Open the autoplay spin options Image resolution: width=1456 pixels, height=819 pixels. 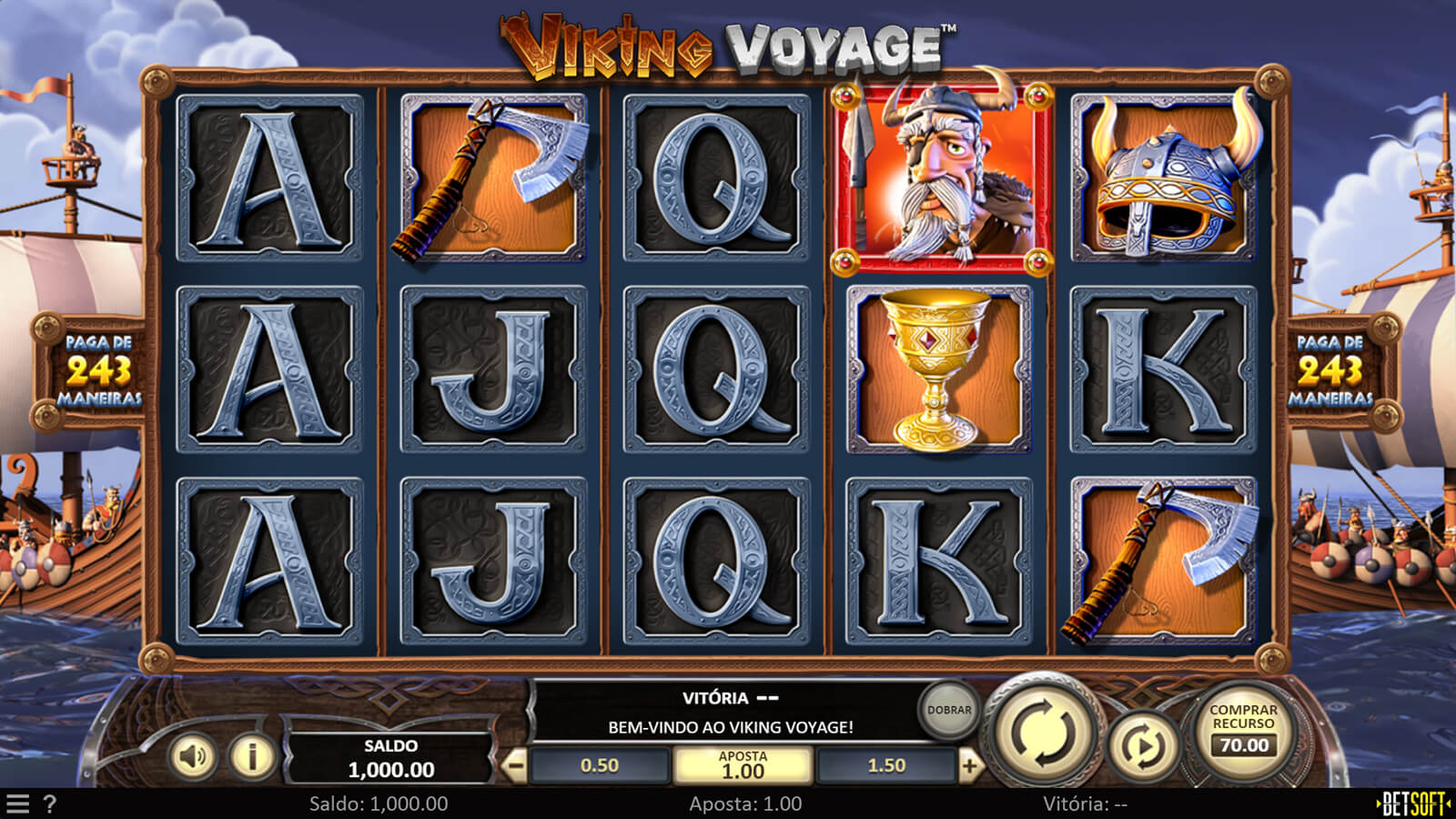(1143, 746)
